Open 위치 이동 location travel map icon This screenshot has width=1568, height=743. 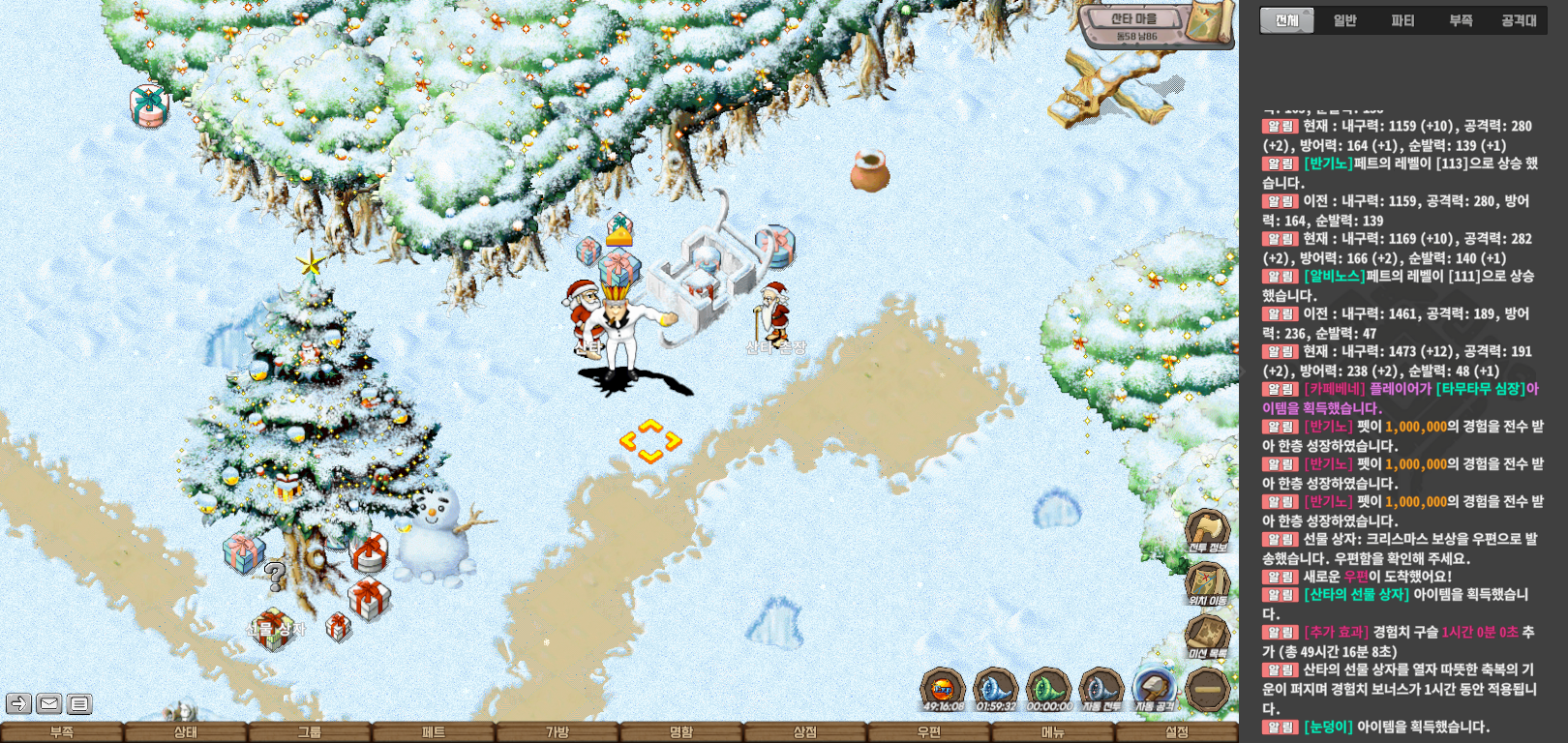click(1207, 582)
